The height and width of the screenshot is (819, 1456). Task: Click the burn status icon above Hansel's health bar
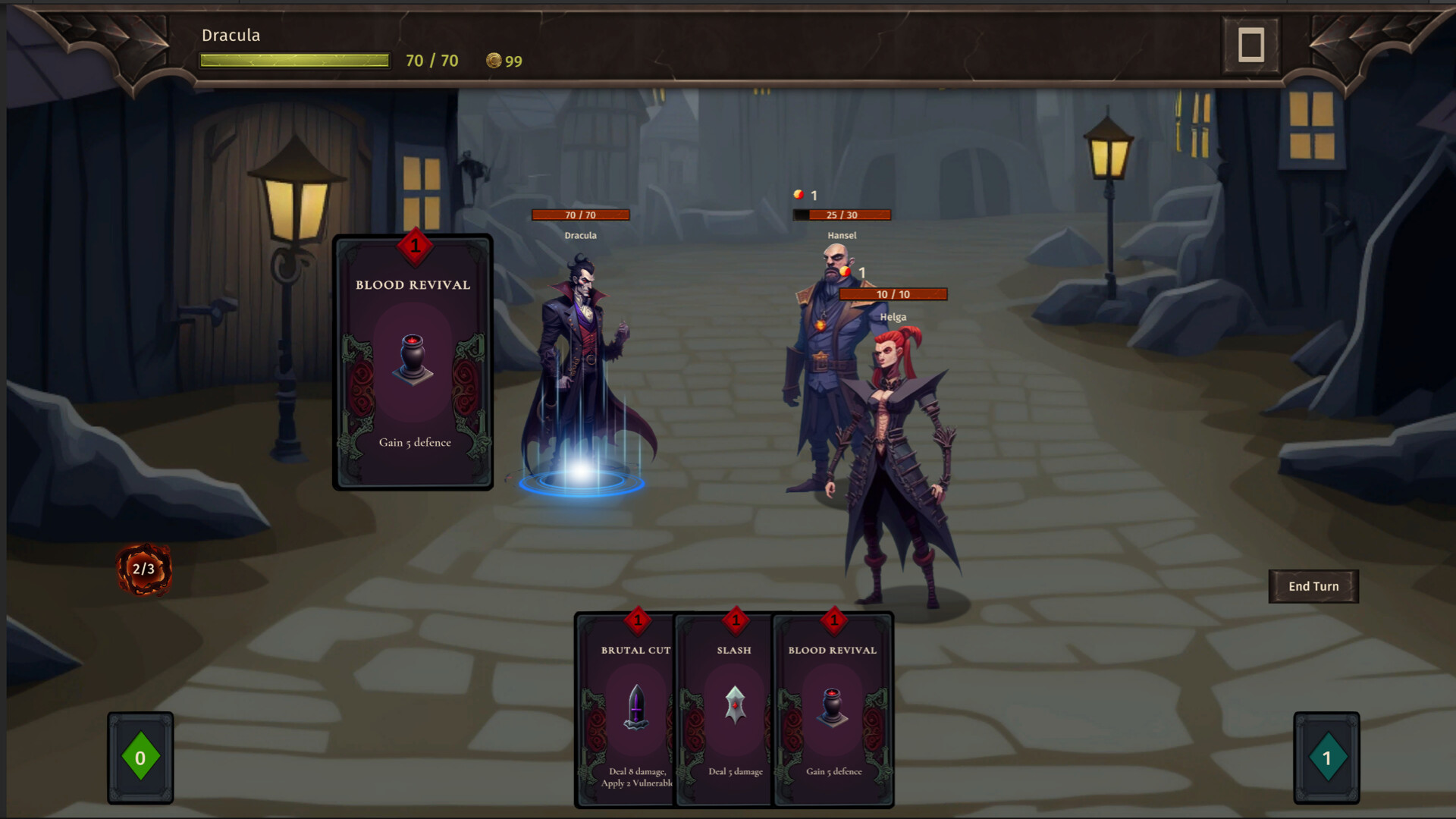(x=799, y=194)
